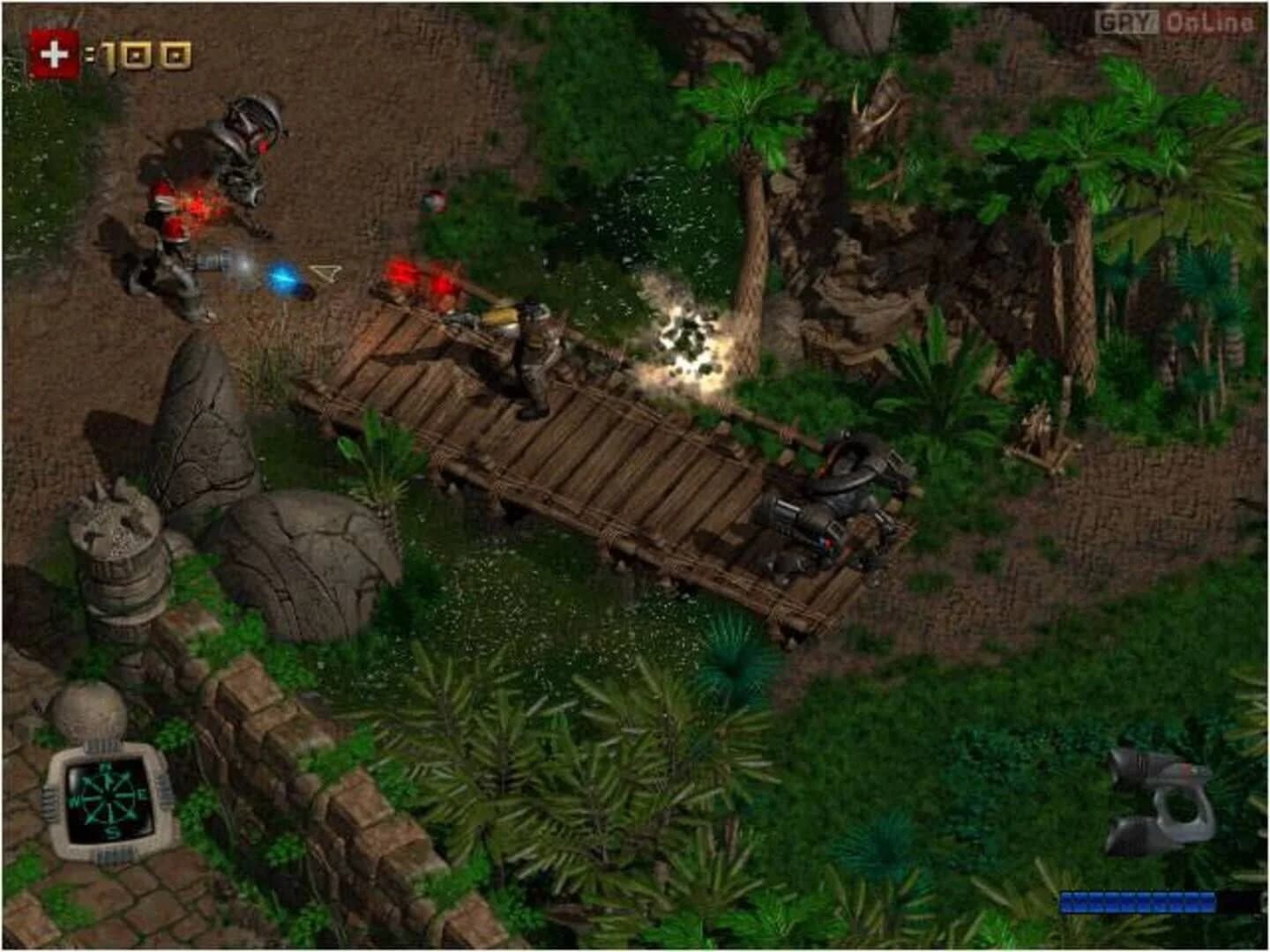The height and width of the screenshot is (952, 1270).
Task: Click the red cross health icon
Action: click(55, 53)
